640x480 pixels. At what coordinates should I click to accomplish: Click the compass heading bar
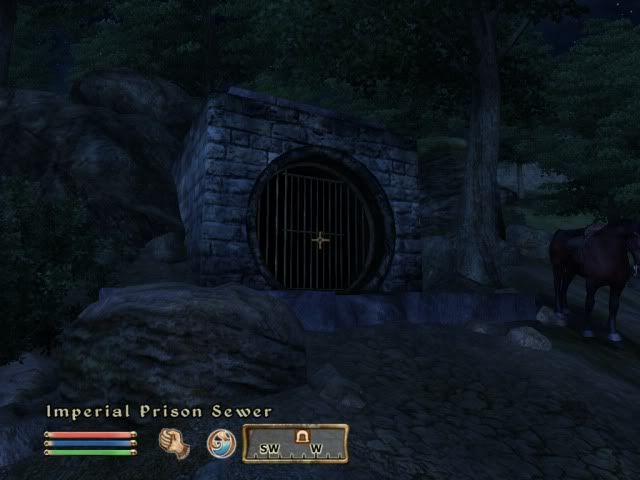[295, 443]
